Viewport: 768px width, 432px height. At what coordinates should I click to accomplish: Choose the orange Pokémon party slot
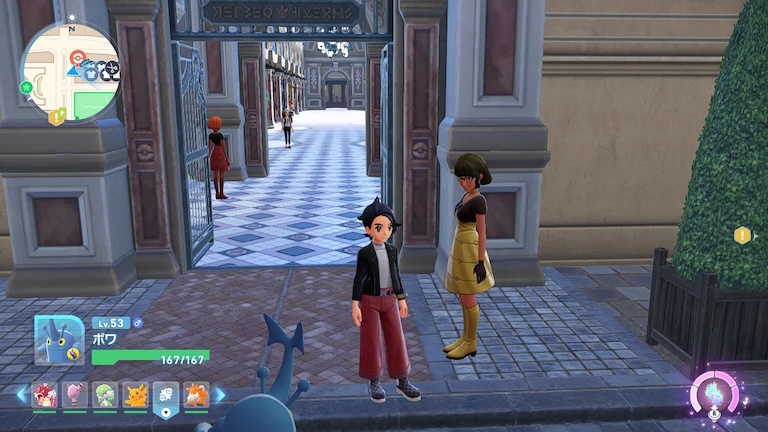click(196, 395)
